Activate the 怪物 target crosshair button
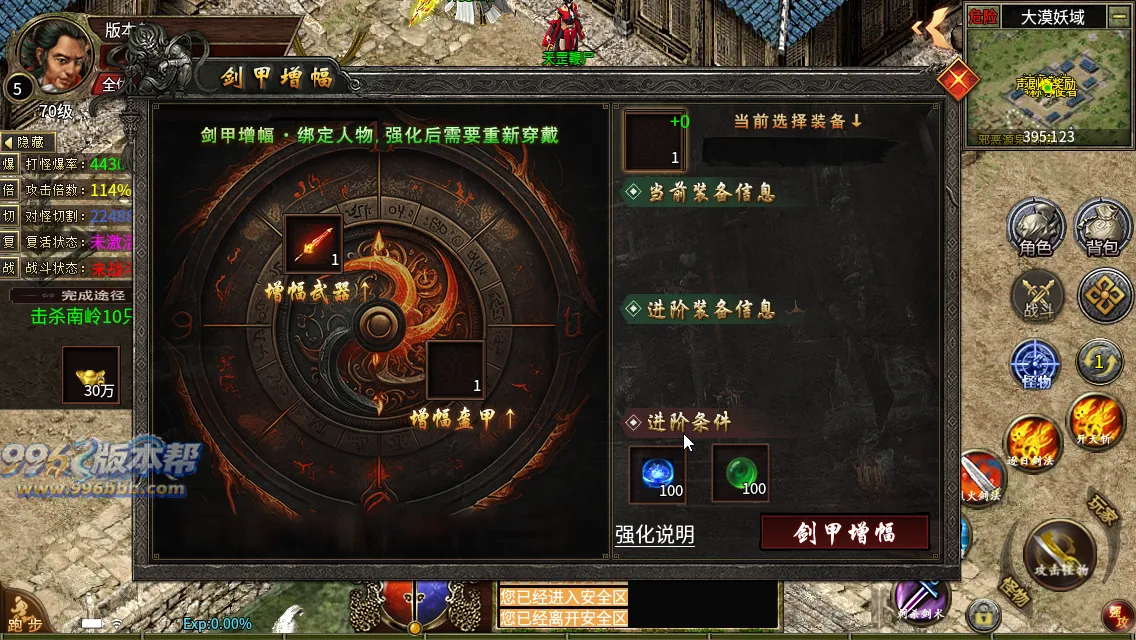1136x640 pixels. 1036,365
